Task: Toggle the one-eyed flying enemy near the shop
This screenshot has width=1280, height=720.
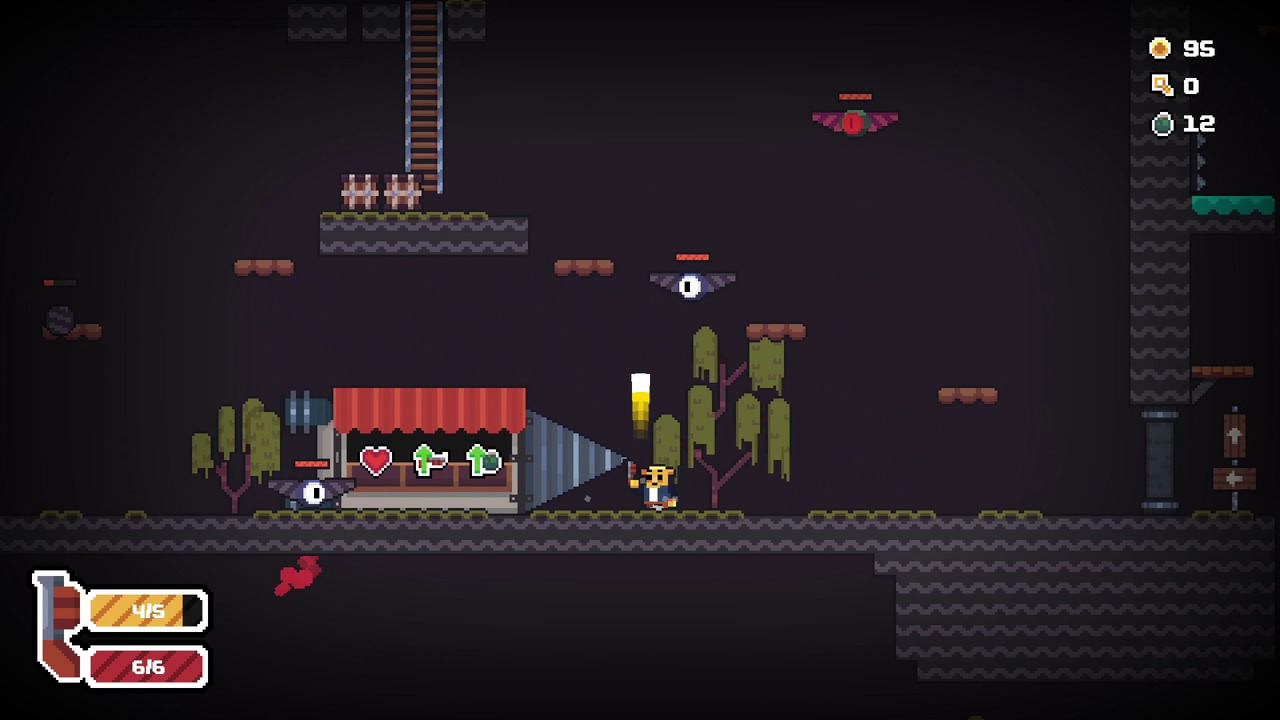Action: (314, 490)
